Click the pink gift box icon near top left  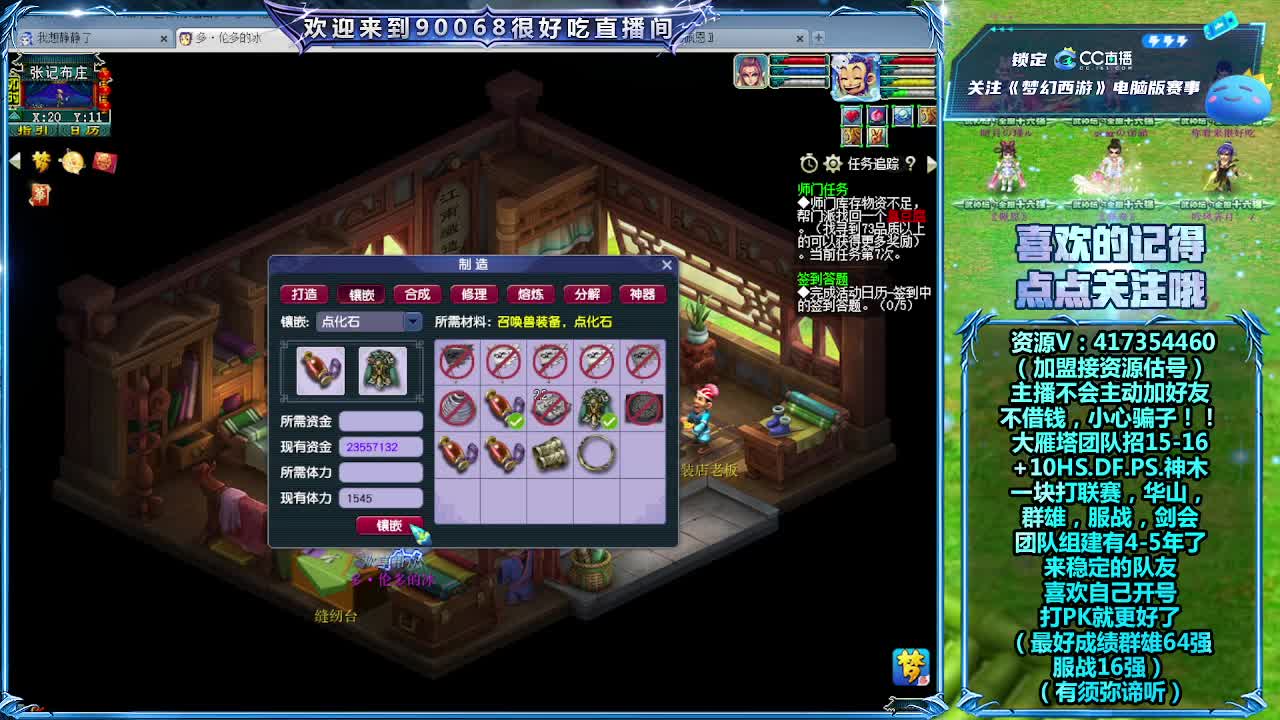[x=105, y=162]
